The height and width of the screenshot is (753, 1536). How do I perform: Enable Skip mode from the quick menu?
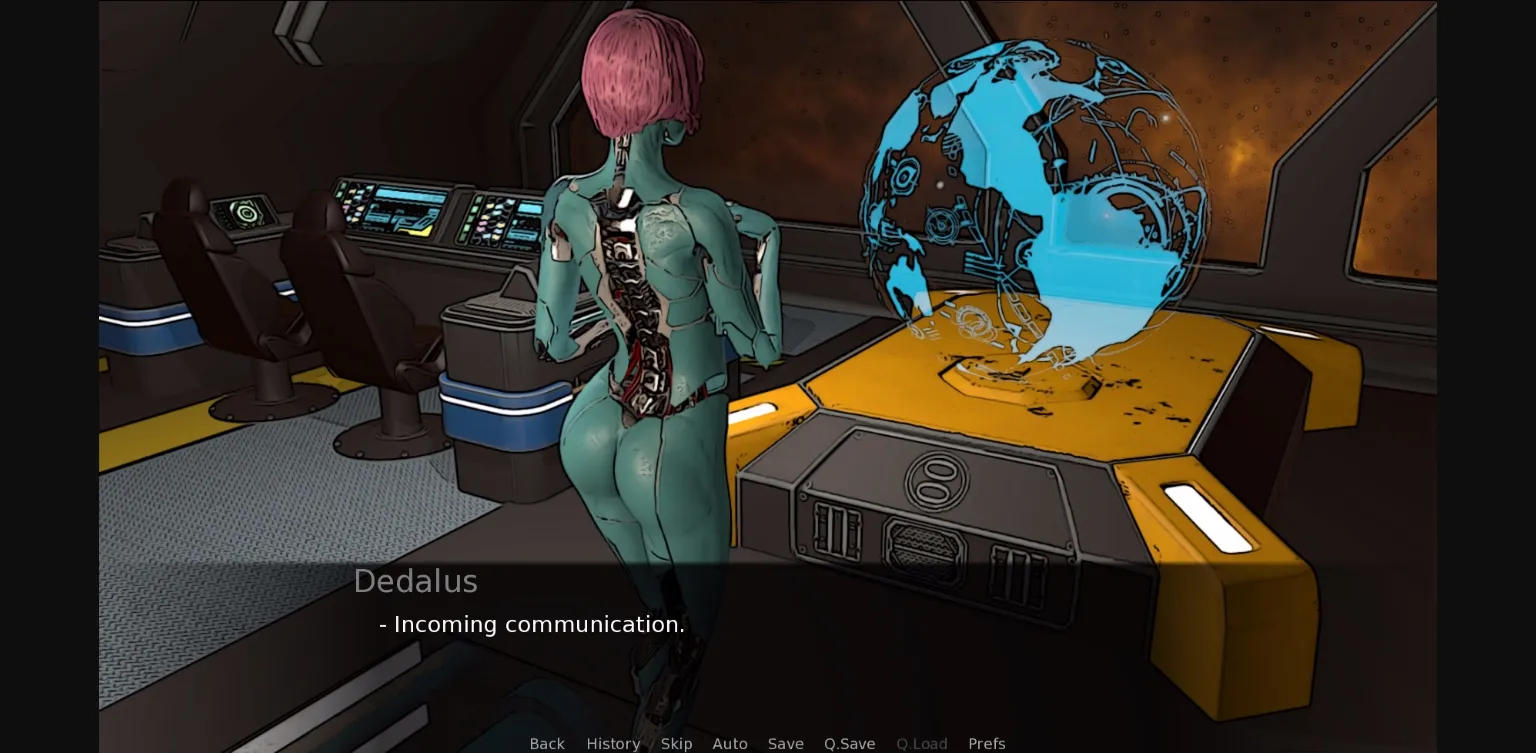677,744
